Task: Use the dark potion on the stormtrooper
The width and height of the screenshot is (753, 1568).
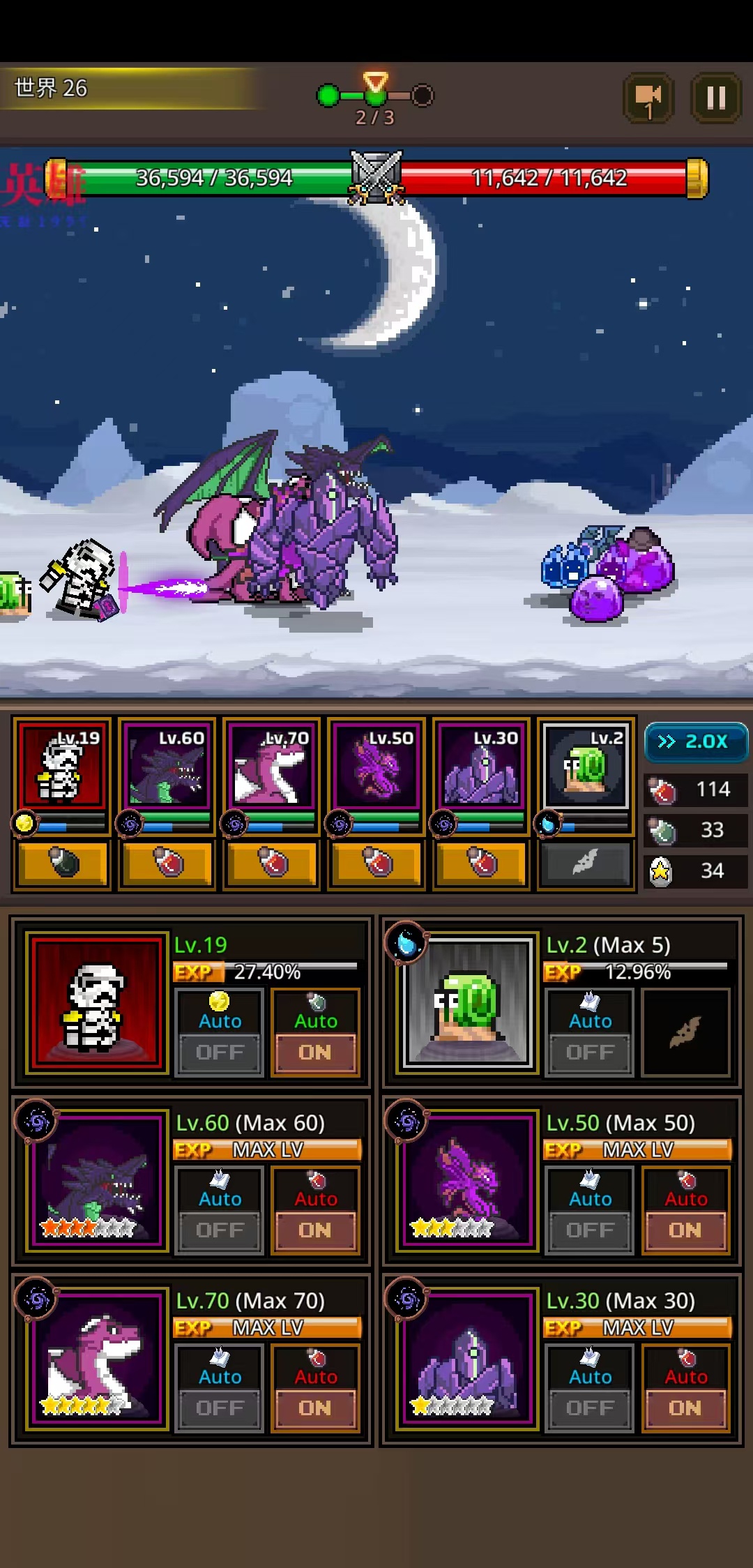Action: click(x=63, y=864)
